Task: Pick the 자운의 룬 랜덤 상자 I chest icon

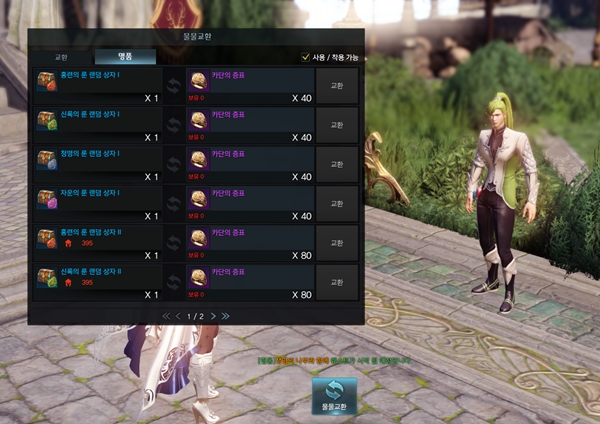Action: 46,199
